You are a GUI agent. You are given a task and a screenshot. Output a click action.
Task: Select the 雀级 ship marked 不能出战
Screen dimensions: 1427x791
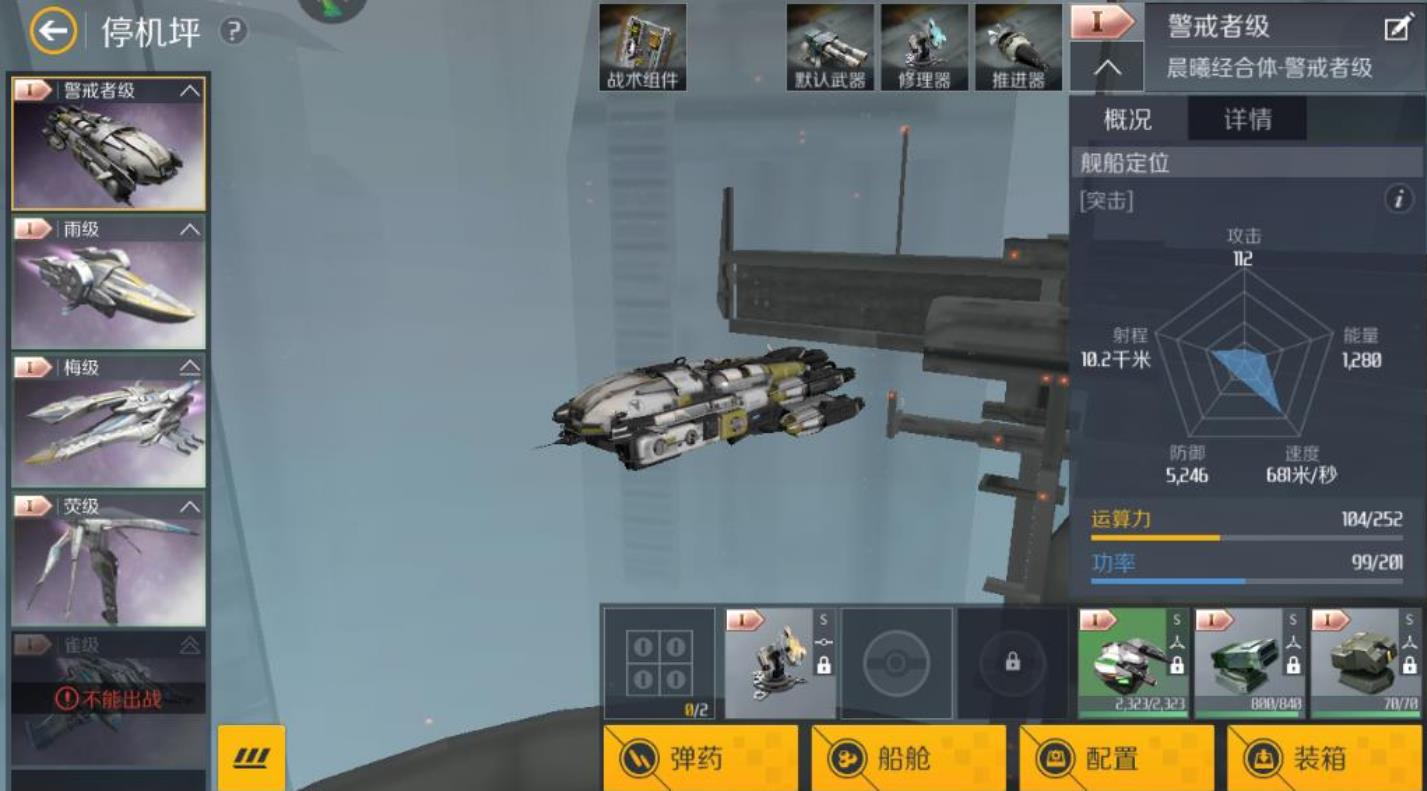[108, 698]
